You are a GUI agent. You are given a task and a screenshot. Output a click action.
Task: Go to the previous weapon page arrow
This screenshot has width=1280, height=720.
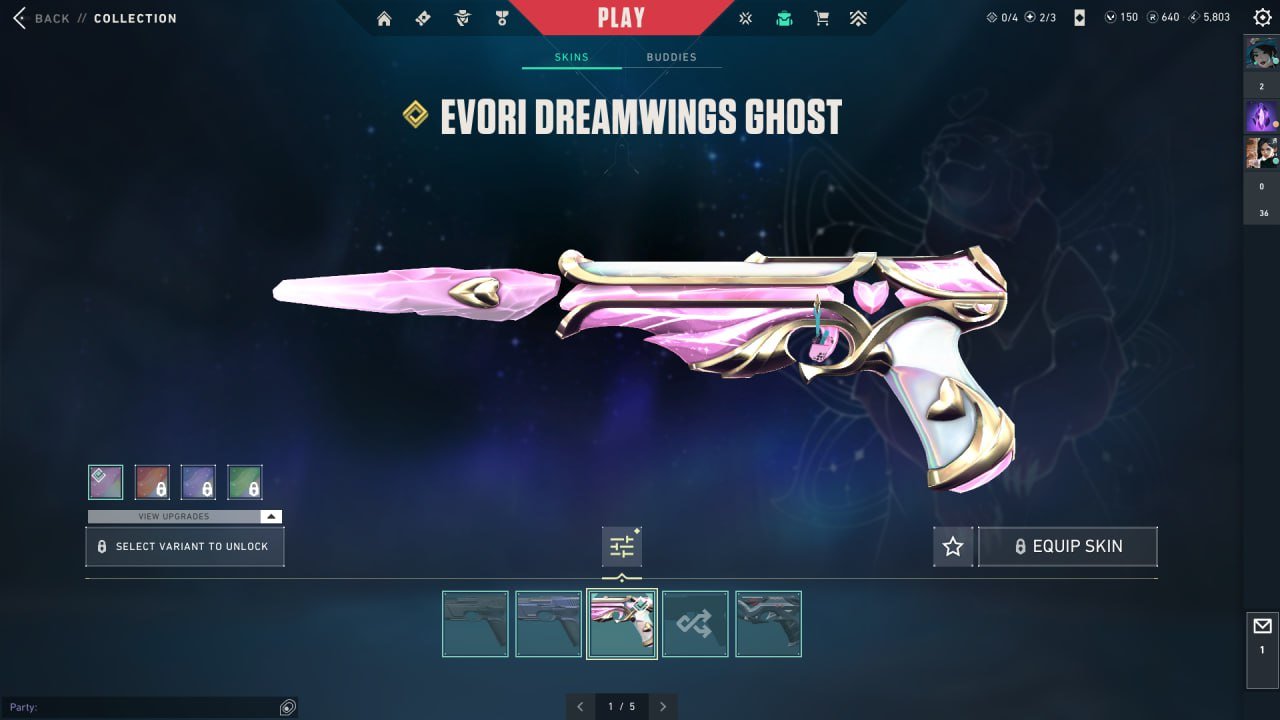(x=580, y=706)
